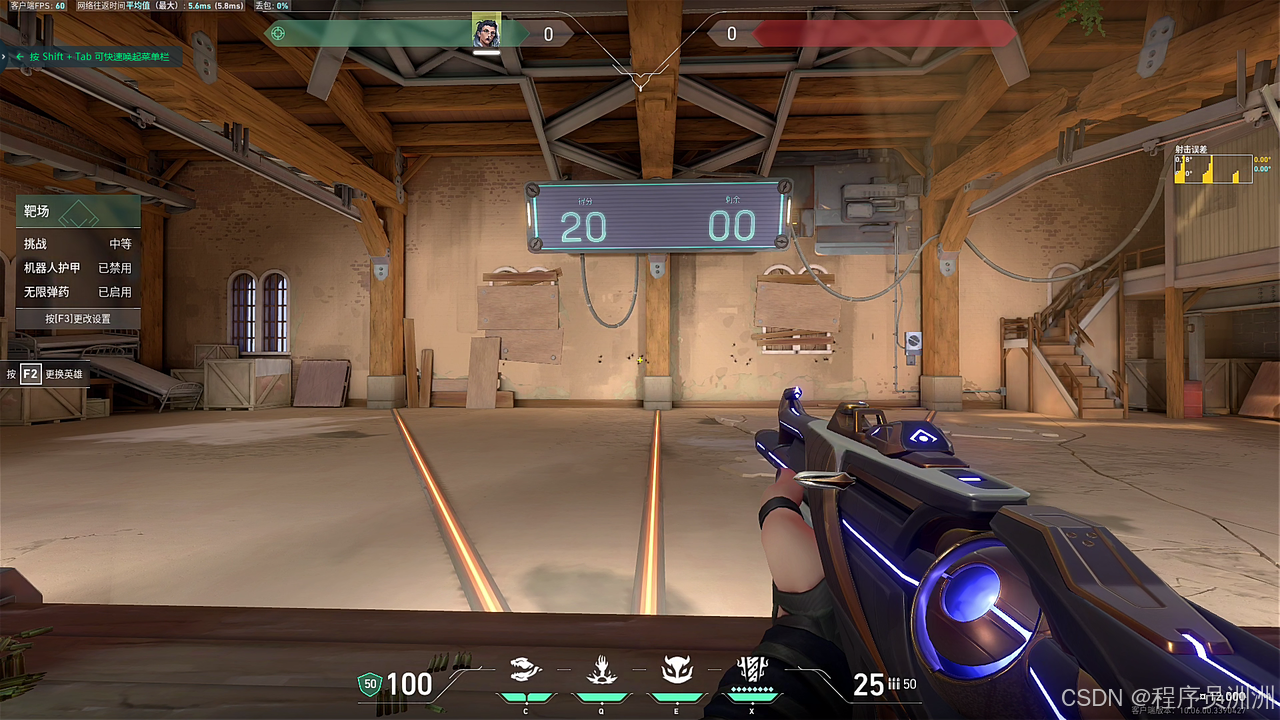Click the 靶场 range panel header
Image resolution: width=1280 pixels, height=720 pixels.
pyautogui.click(x=78, y=211)
